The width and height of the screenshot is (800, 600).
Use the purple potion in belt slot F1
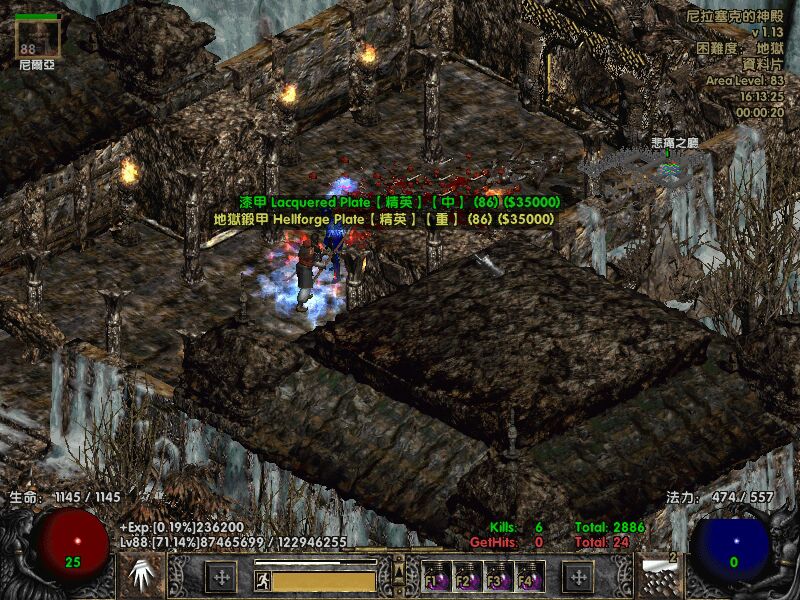(435, 577)
